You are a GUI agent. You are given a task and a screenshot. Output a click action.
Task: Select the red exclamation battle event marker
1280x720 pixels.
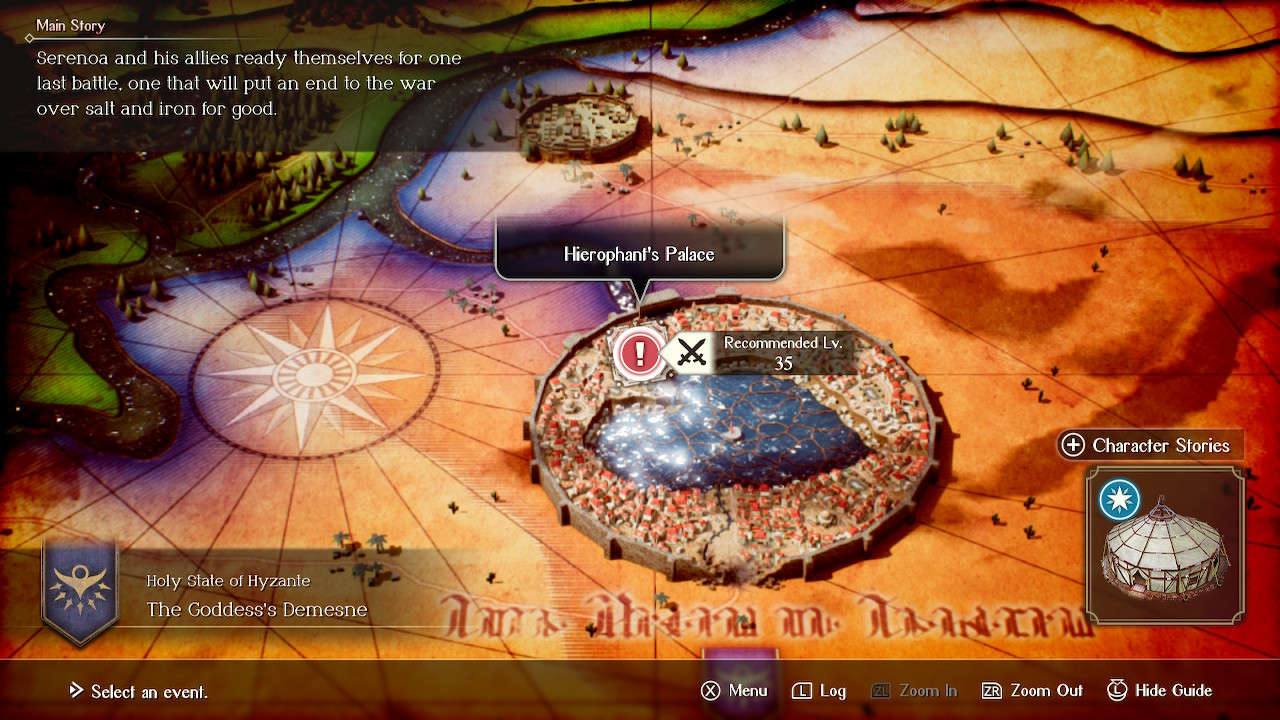[638, 354]
